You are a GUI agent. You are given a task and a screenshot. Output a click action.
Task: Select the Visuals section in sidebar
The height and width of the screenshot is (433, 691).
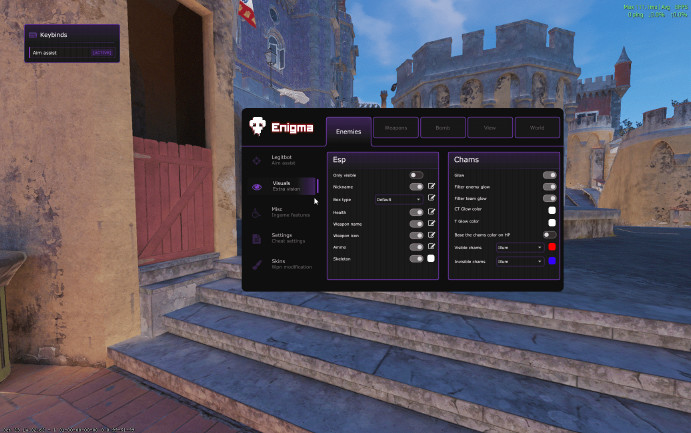pos(283,186)
